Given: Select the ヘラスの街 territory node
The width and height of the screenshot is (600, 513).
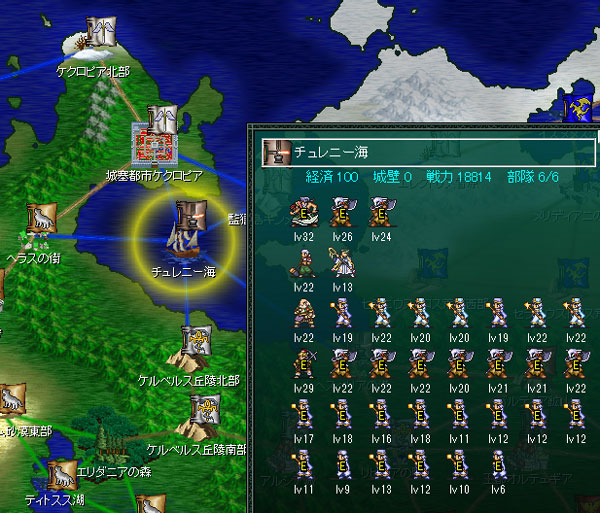Looking at the screenshot, I should 40,218.
